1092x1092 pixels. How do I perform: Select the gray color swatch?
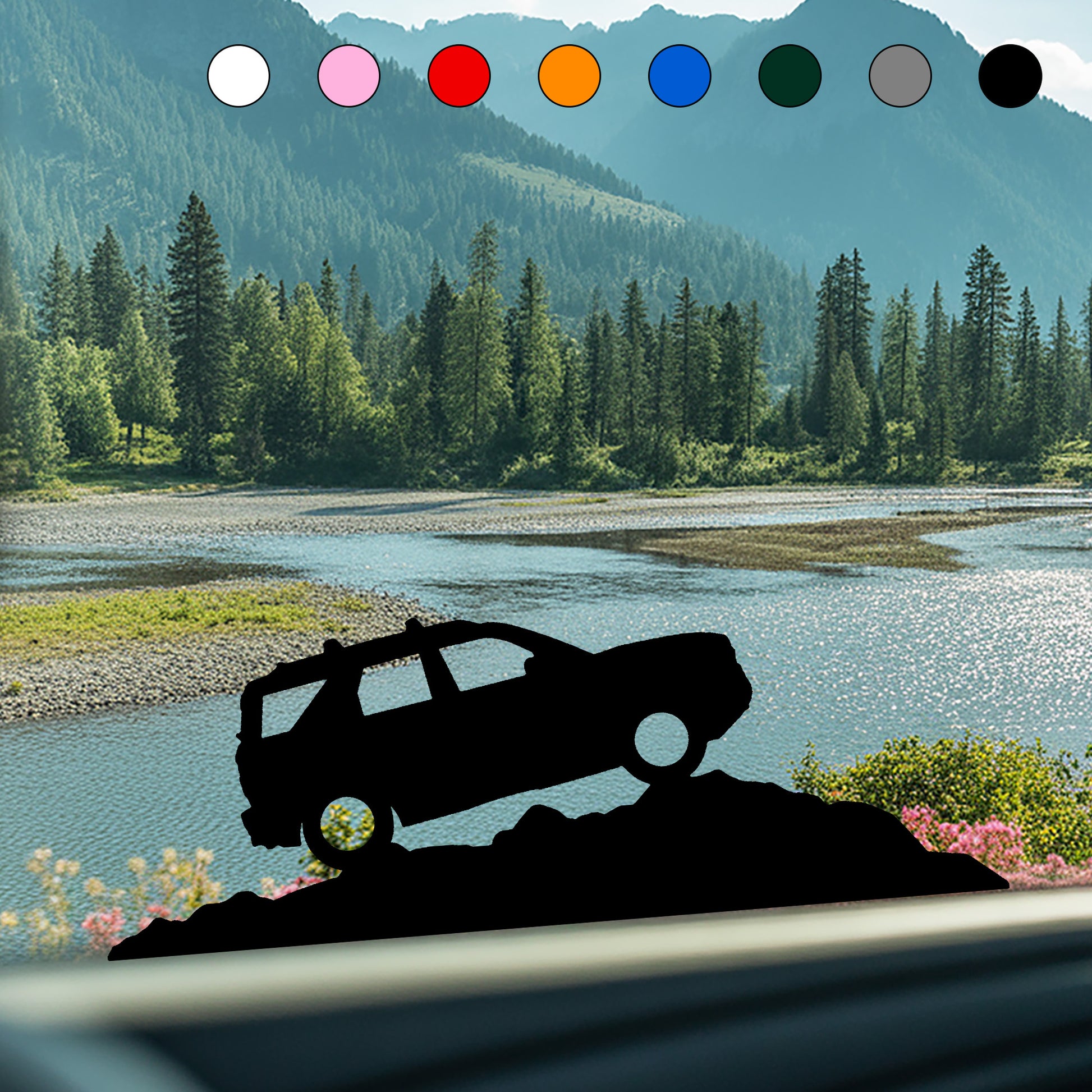point(900,76)
